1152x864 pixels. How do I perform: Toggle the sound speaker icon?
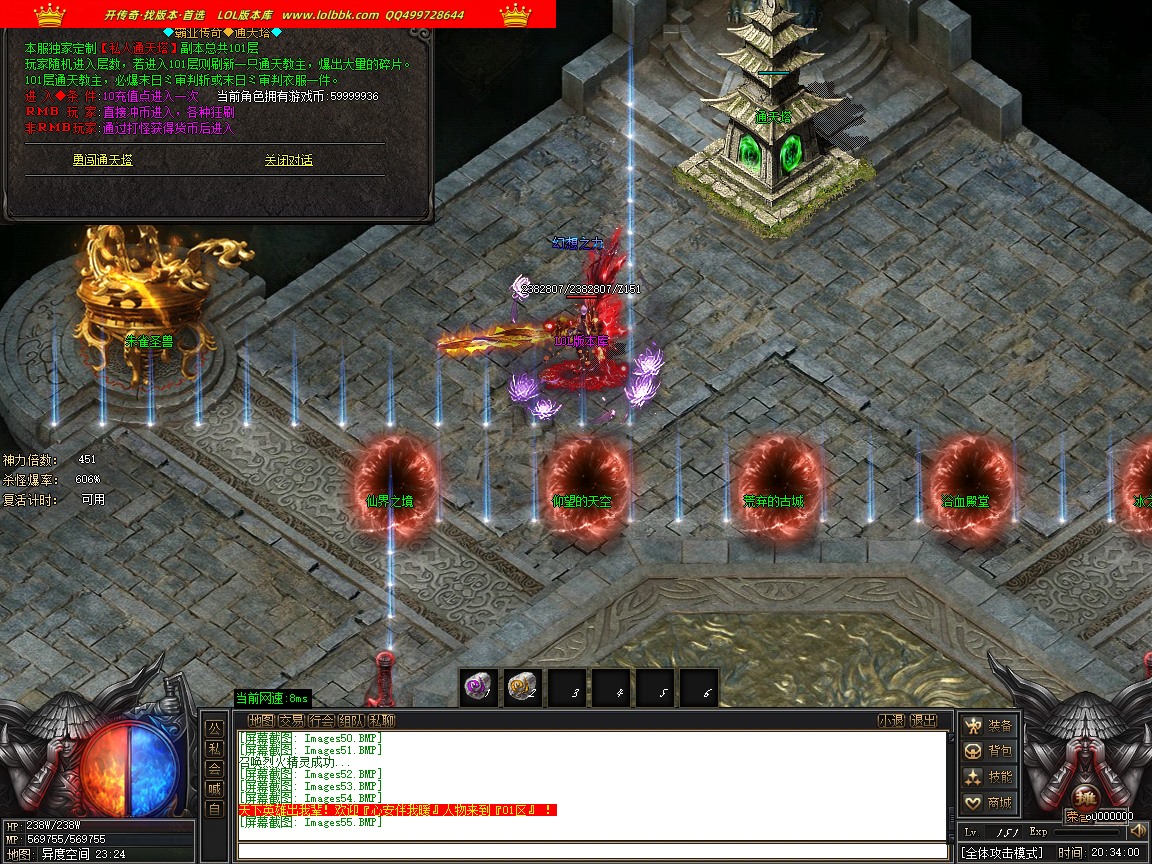(1137, 831)
